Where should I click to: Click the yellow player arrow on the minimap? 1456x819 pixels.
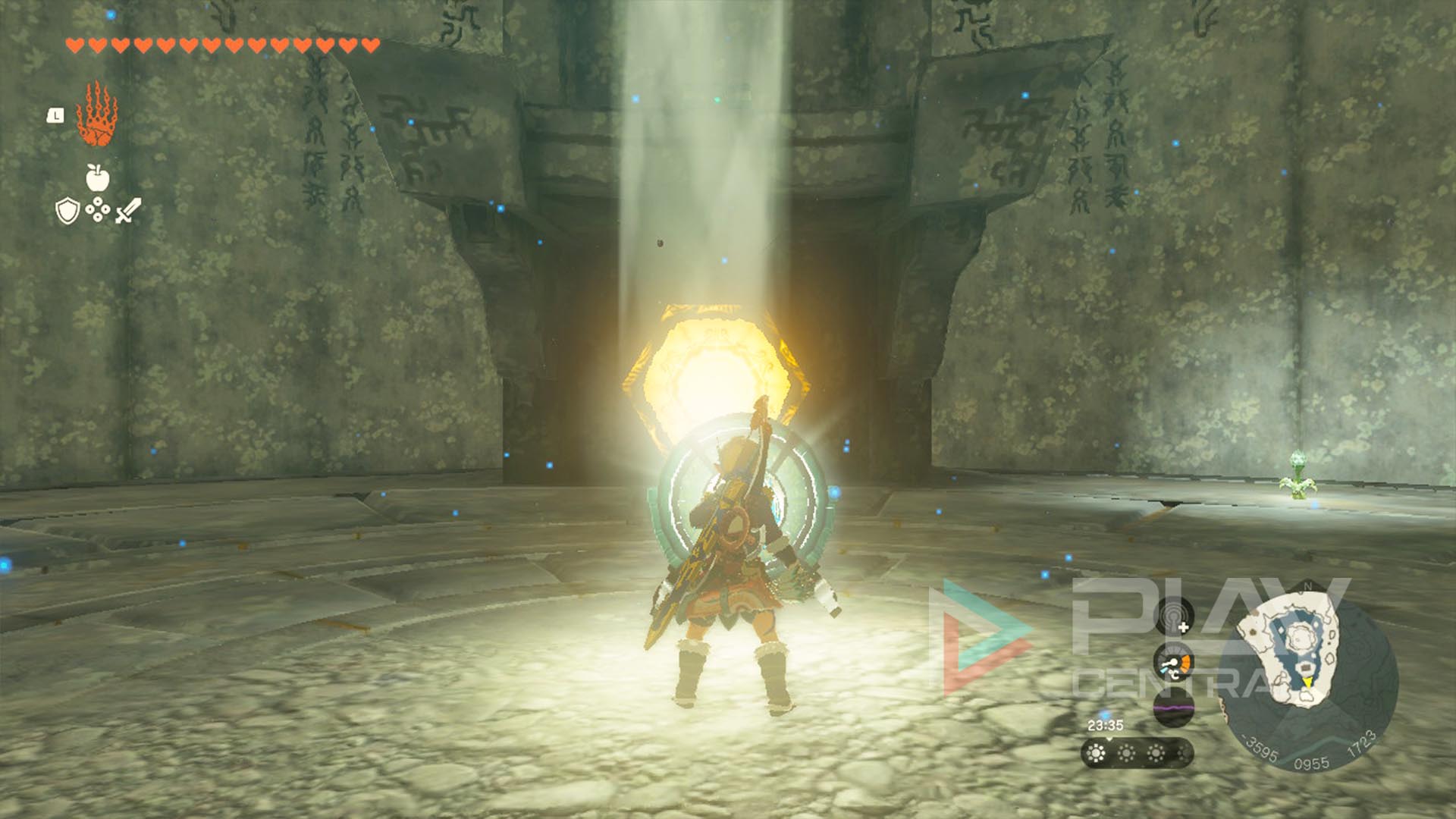[1308, 682]
